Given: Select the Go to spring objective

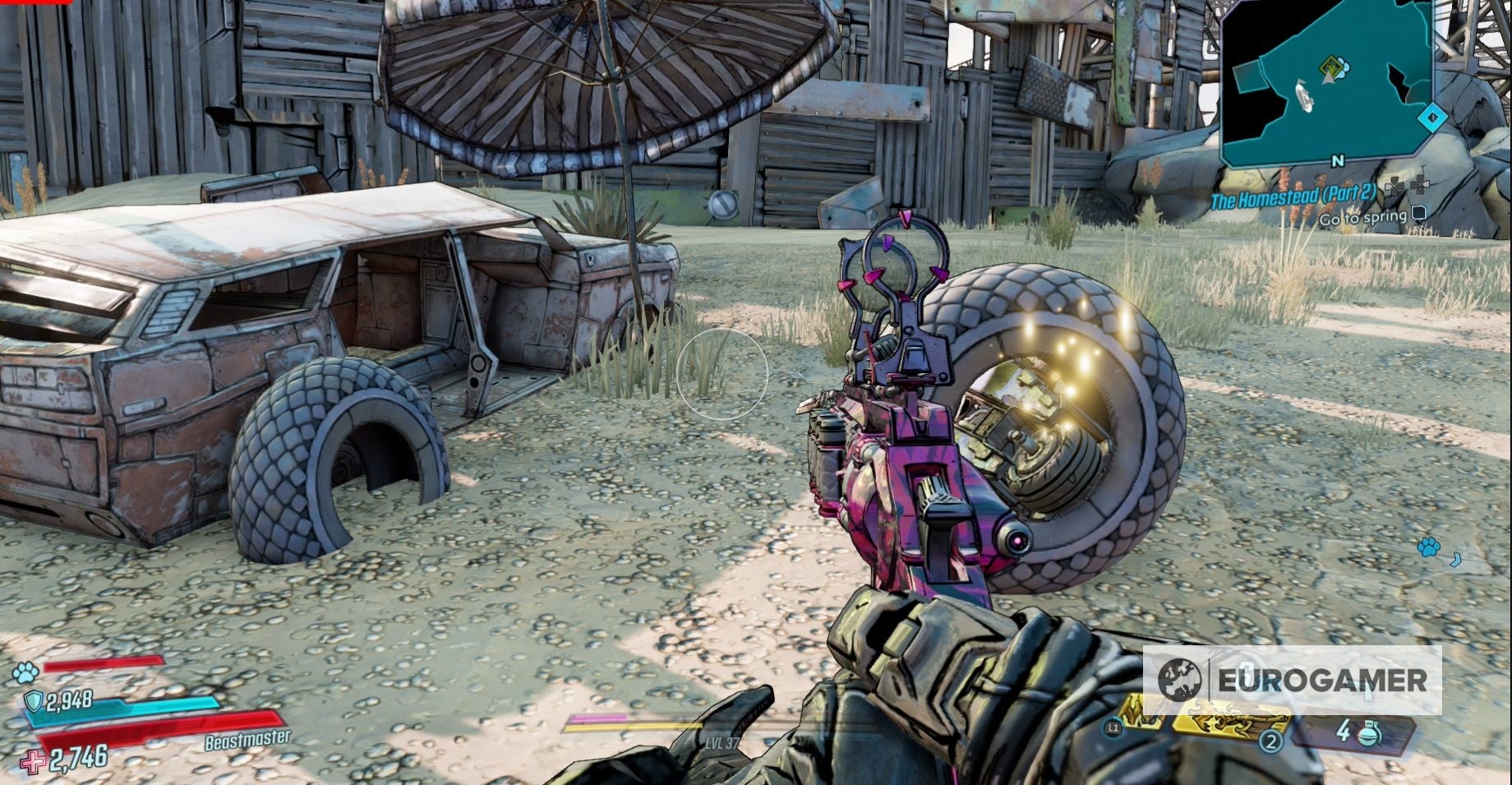Looking at the screenshot, I should (1364, 217).
